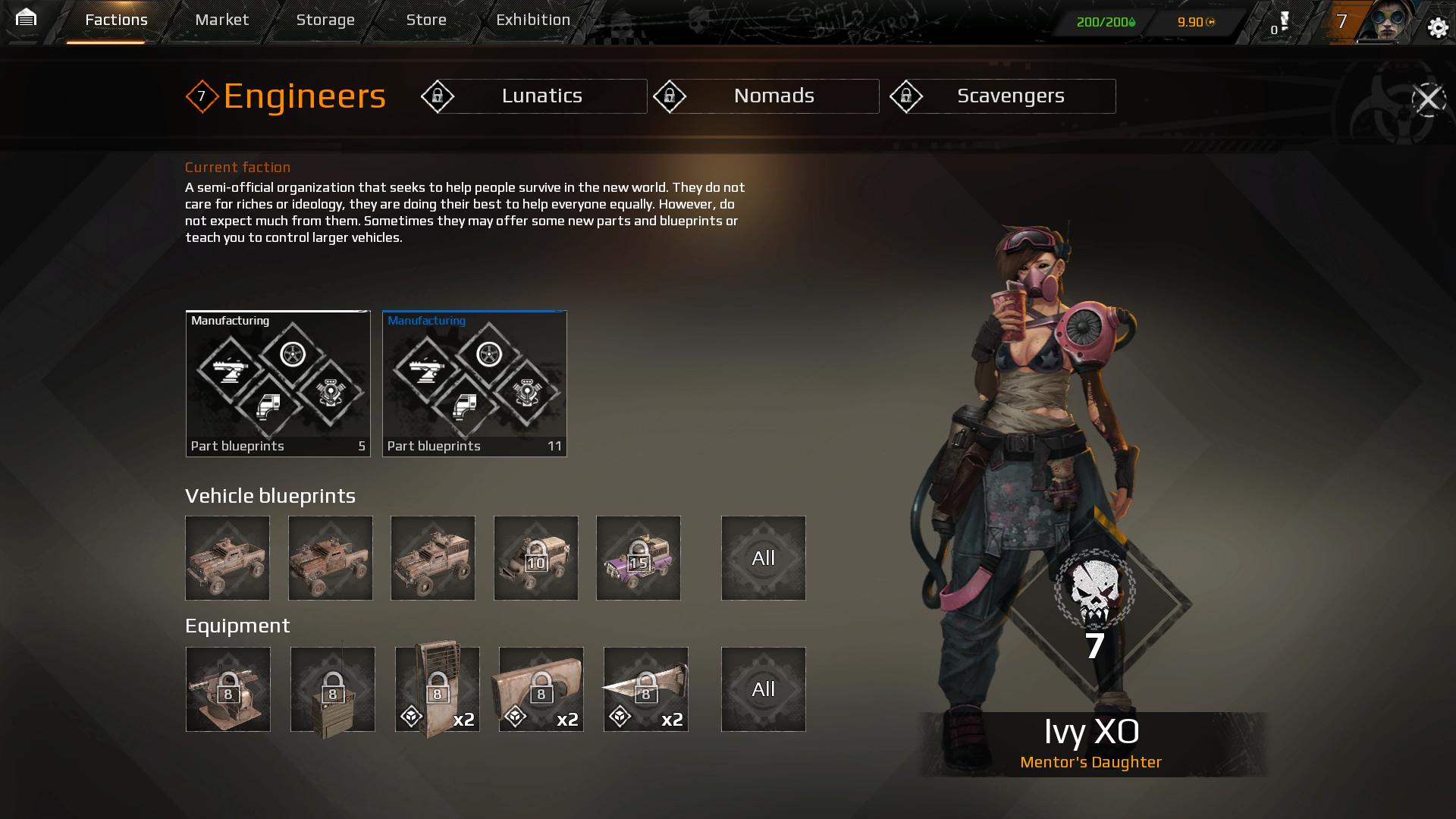Open the settings gear
The height and width of the screenshot is (819, 1456).
point(1438,28)
